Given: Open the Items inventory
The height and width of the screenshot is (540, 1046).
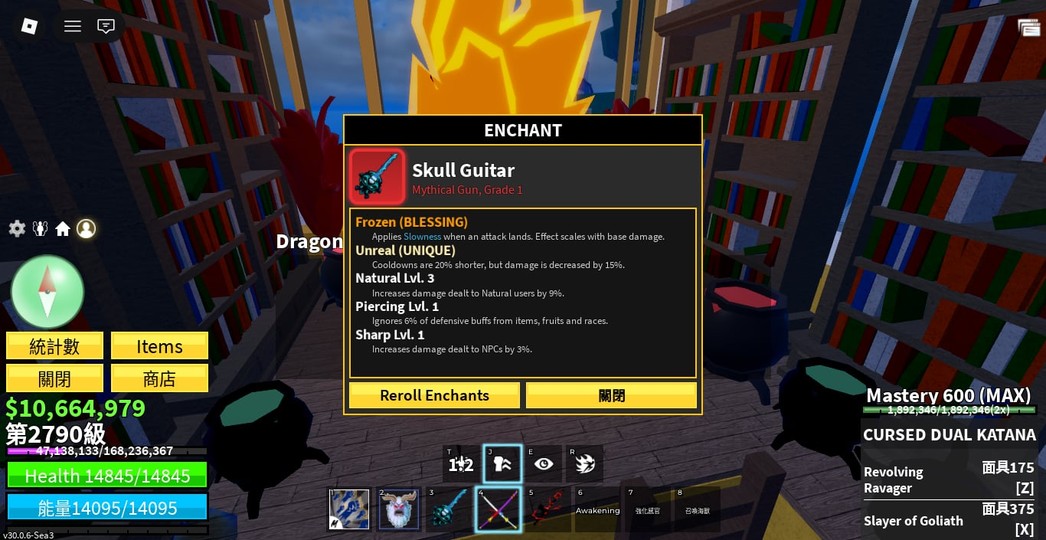Looking at the screenshot, I should point(159,346).
